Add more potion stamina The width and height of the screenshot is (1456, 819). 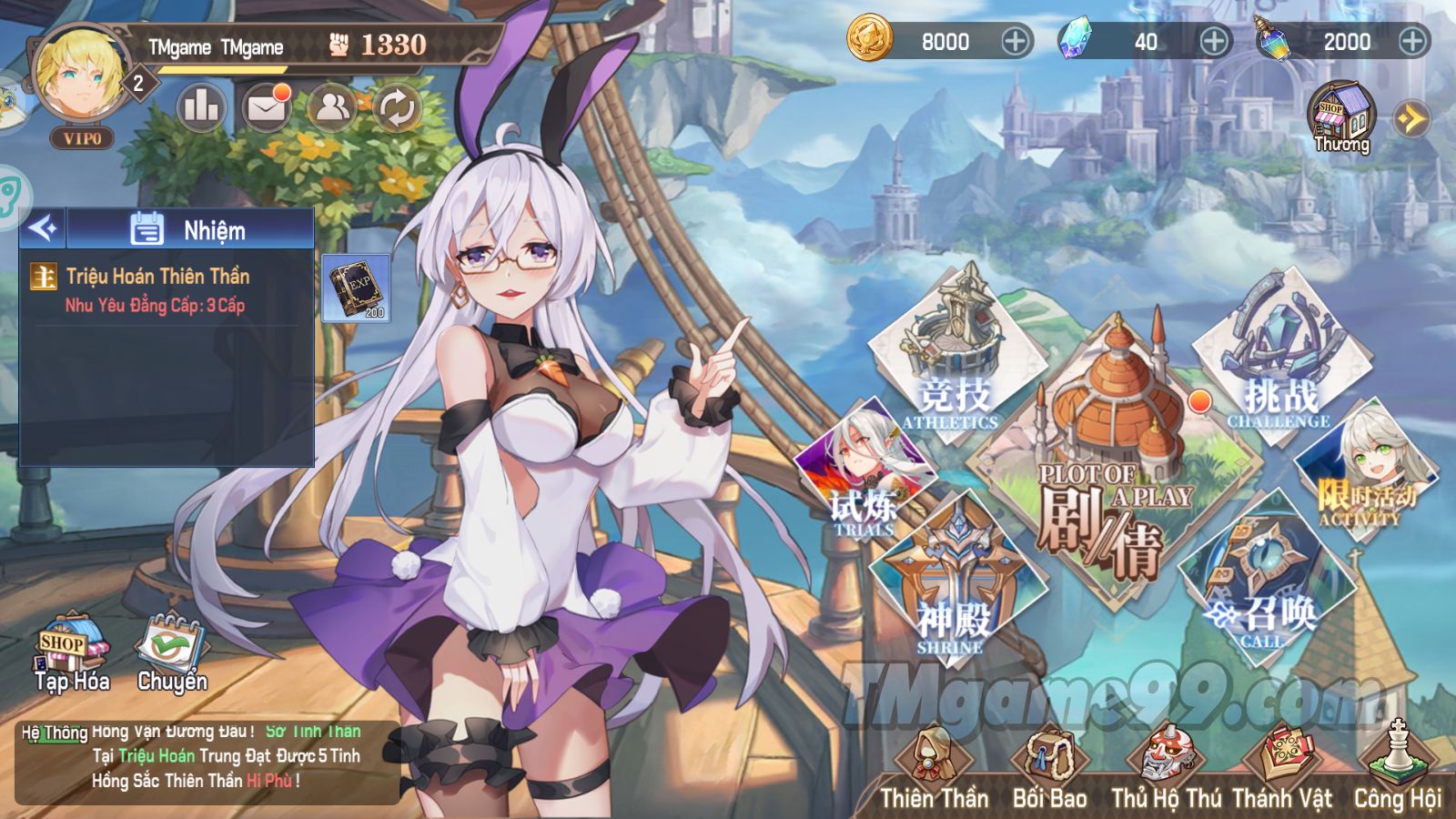coord(1412,41)
